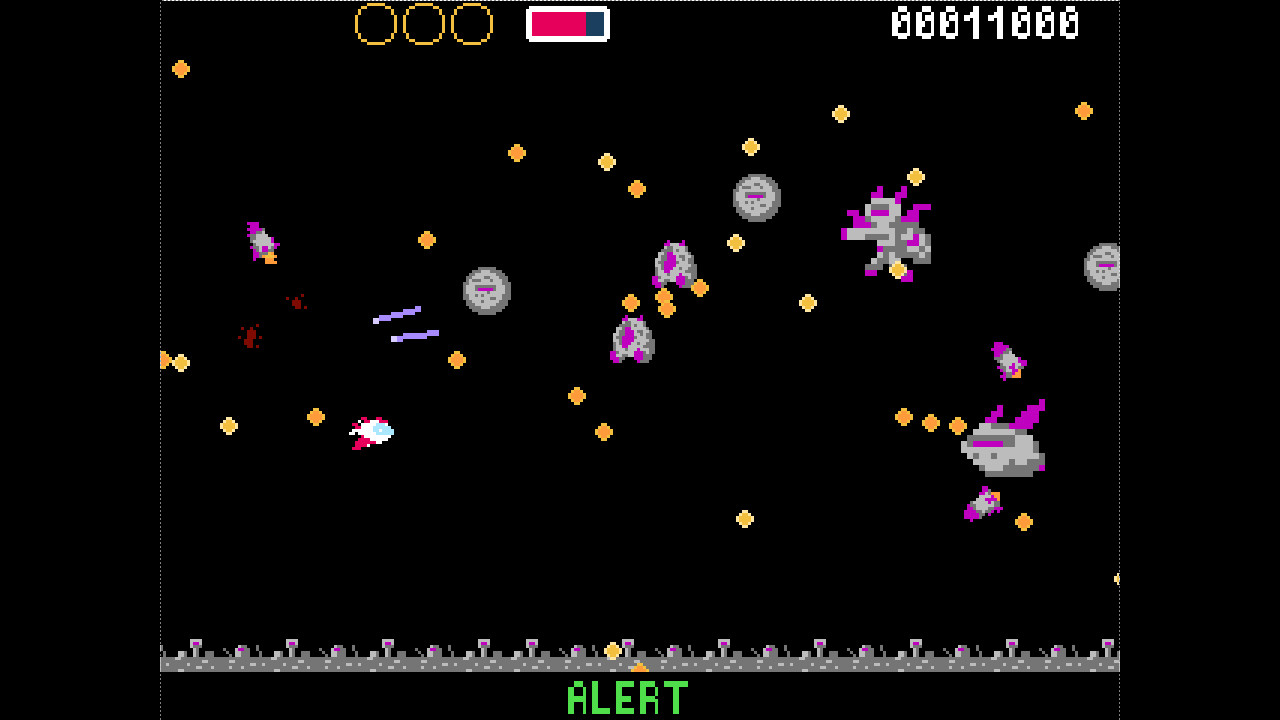The image size is (1280, 720).
Task: Click the player's white spaceship
Action: click(x=372, y=432)
